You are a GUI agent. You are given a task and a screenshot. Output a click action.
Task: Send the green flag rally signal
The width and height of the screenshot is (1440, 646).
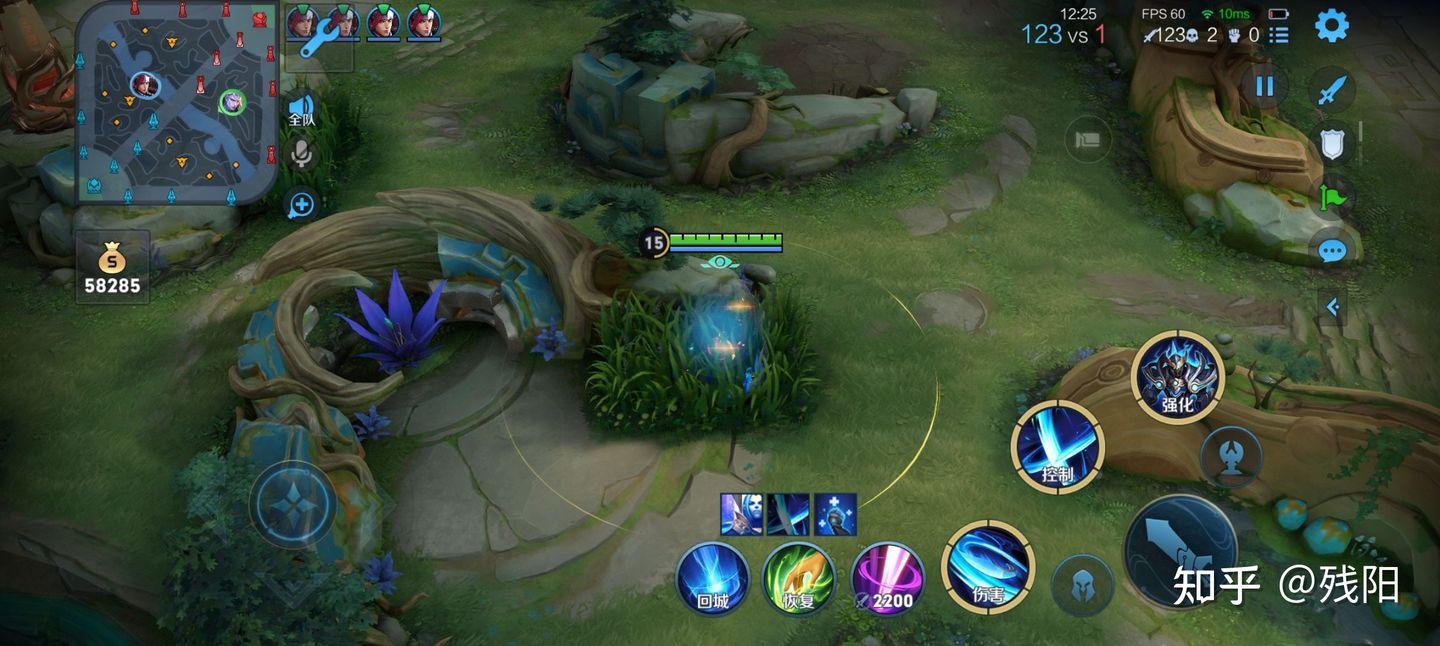1332,197
